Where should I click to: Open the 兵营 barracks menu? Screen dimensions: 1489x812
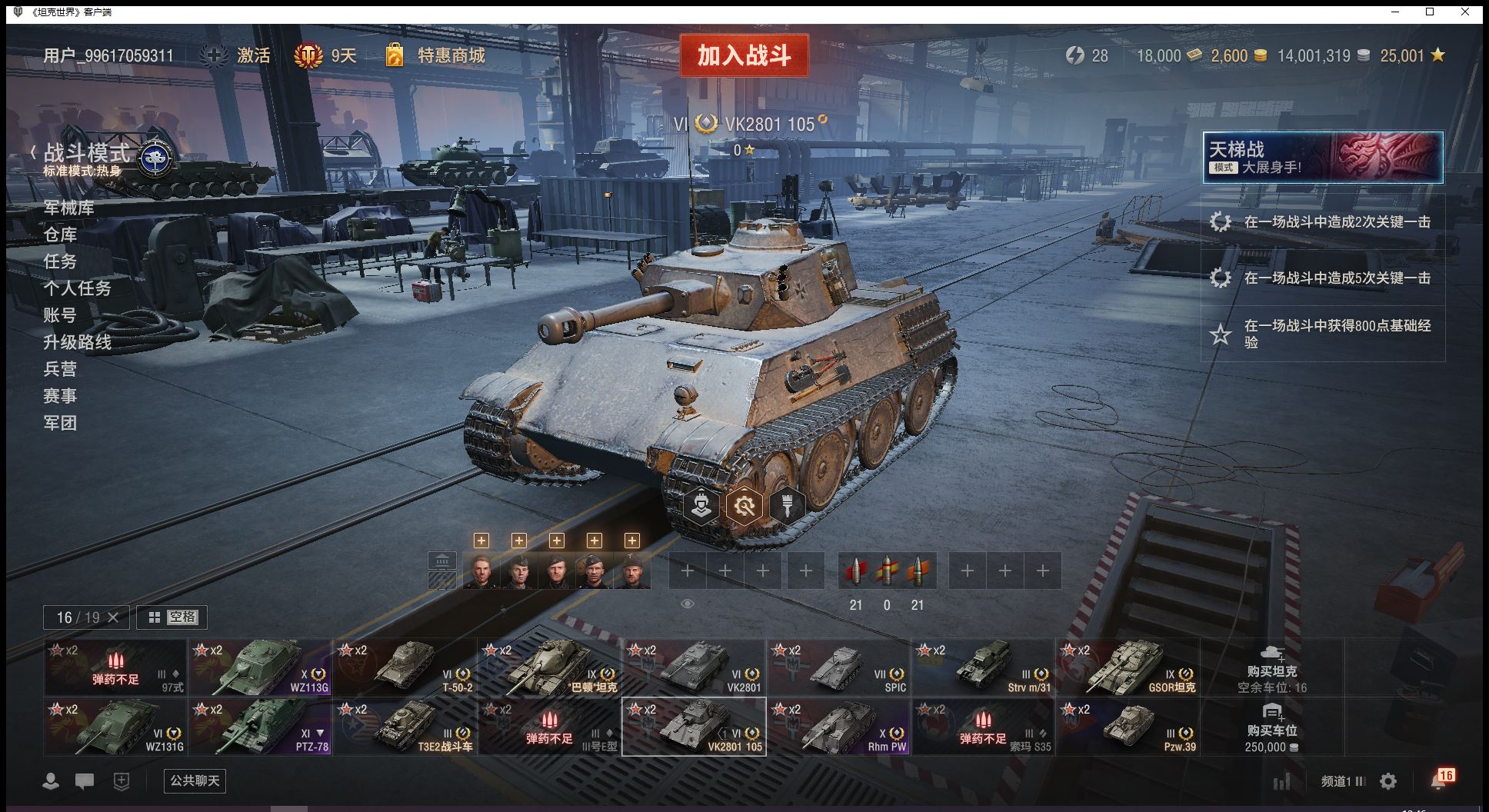click(60, 369)
